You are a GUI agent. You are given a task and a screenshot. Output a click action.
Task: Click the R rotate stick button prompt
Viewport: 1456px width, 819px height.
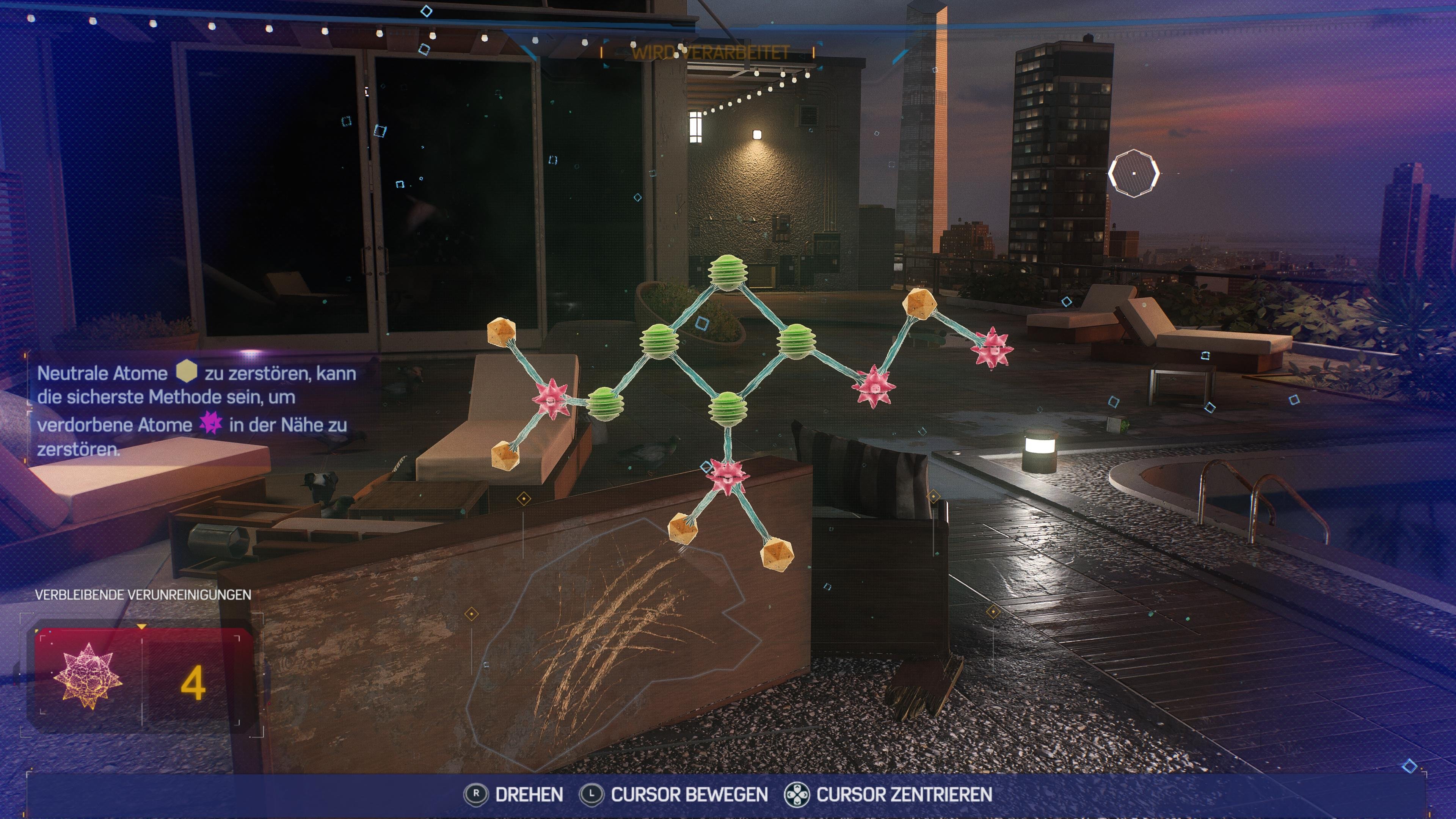point(477,794)
